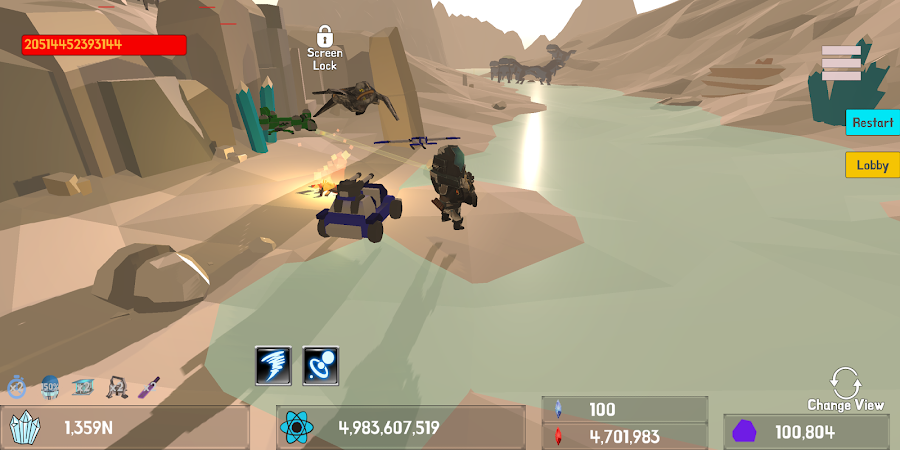Image resolution: width=900 pixels, height=450 pixels.
Task: Select the blue atom currency panel
Action: click(401, 428)
